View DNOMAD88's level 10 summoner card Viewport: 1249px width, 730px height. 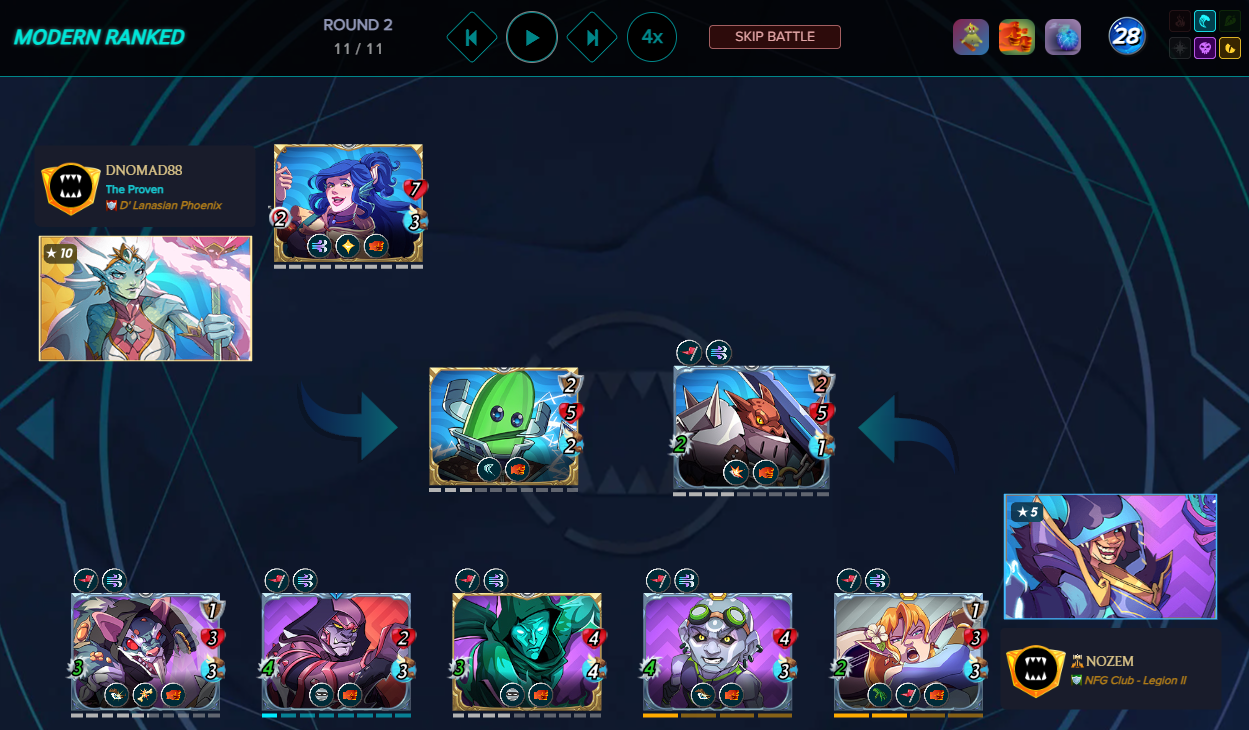[145, 298]
